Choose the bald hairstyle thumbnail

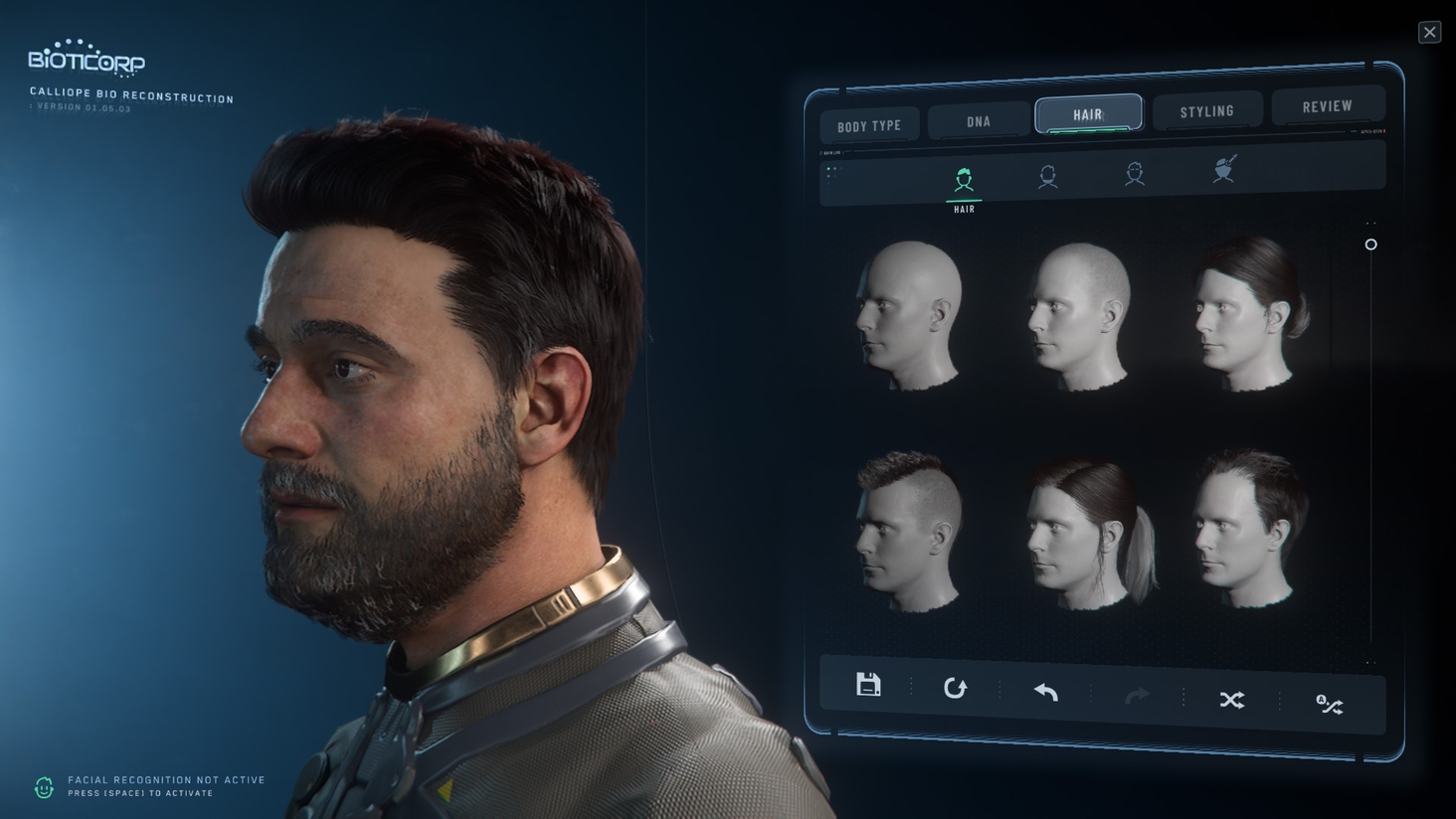pos(909,314)
